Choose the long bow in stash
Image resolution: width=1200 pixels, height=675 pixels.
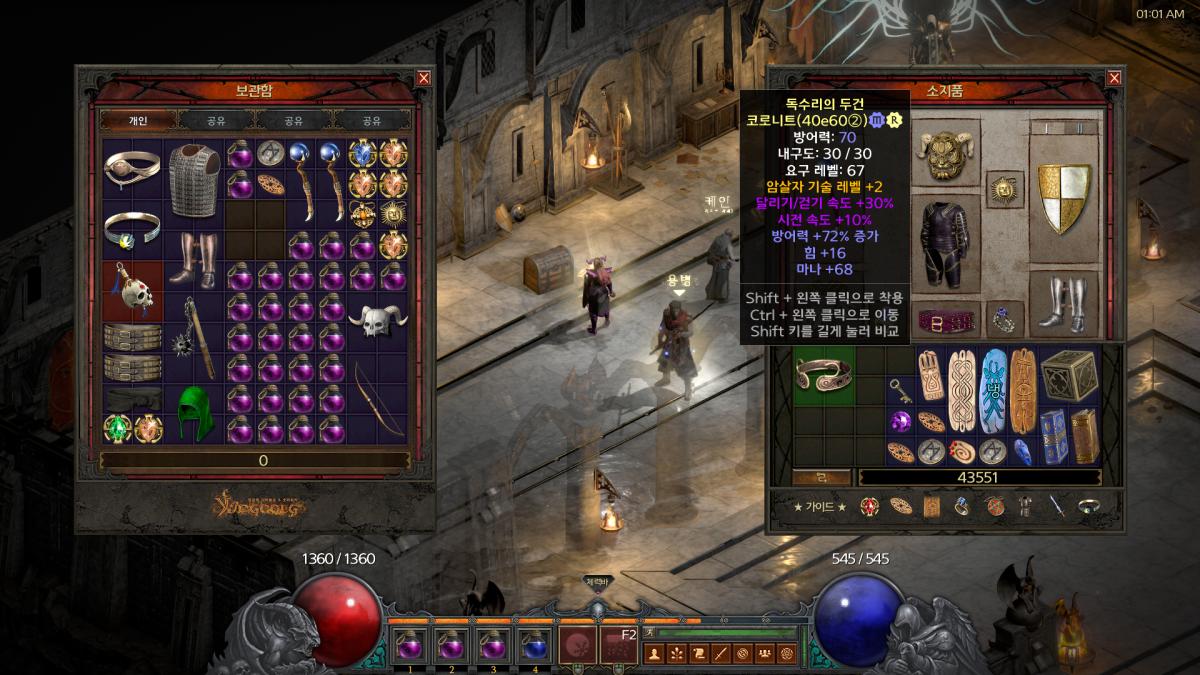pyautogui.click(x=378, y=398)
